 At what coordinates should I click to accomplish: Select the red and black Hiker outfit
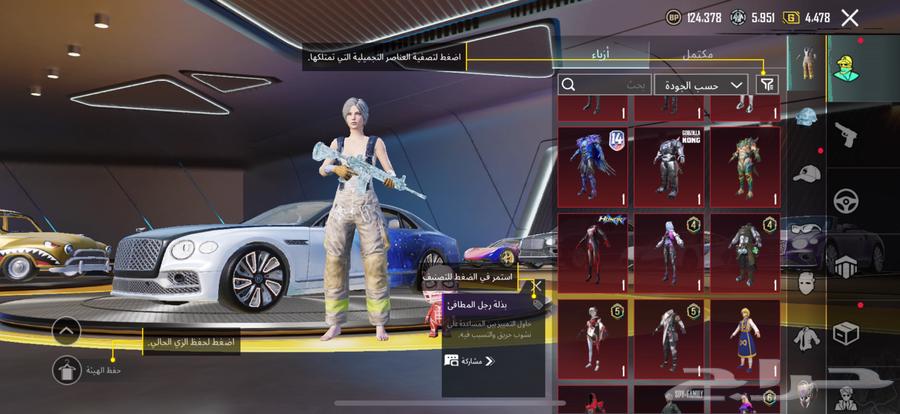(593, 250)
